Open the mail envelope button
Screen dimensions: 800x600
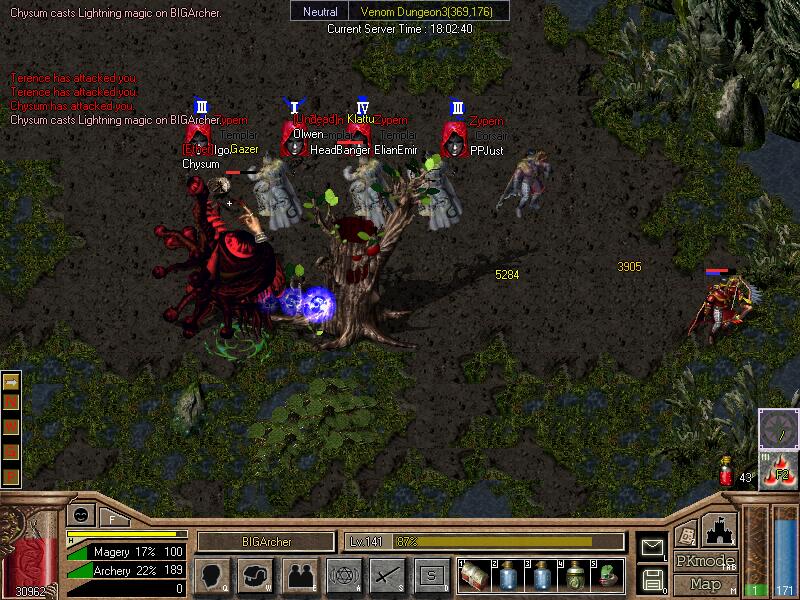click(652, 547)
